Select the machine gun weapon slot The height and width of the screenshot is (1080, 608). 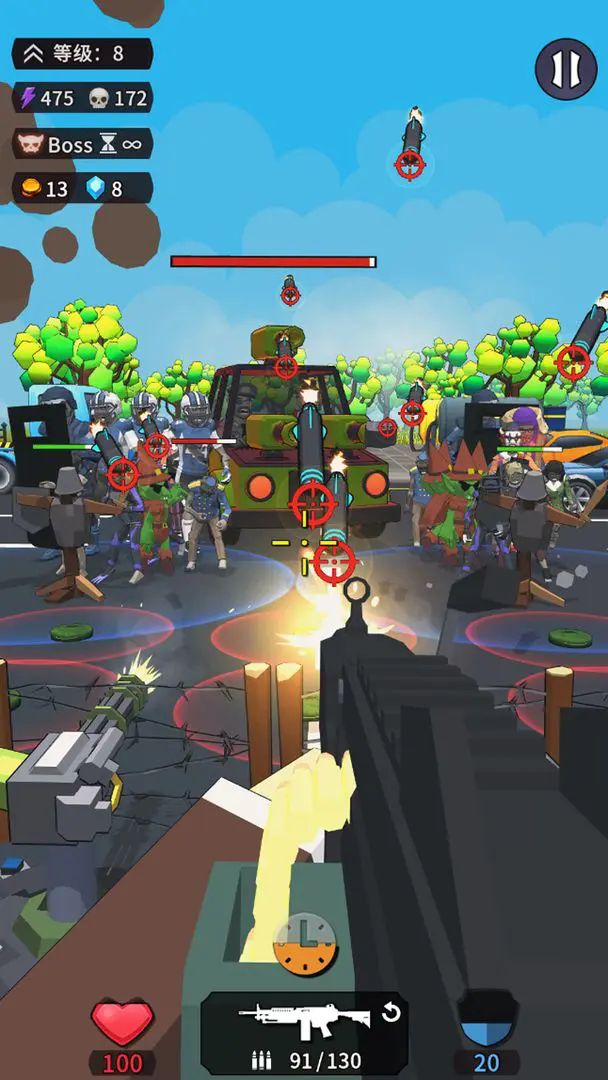coord(304,1020)
